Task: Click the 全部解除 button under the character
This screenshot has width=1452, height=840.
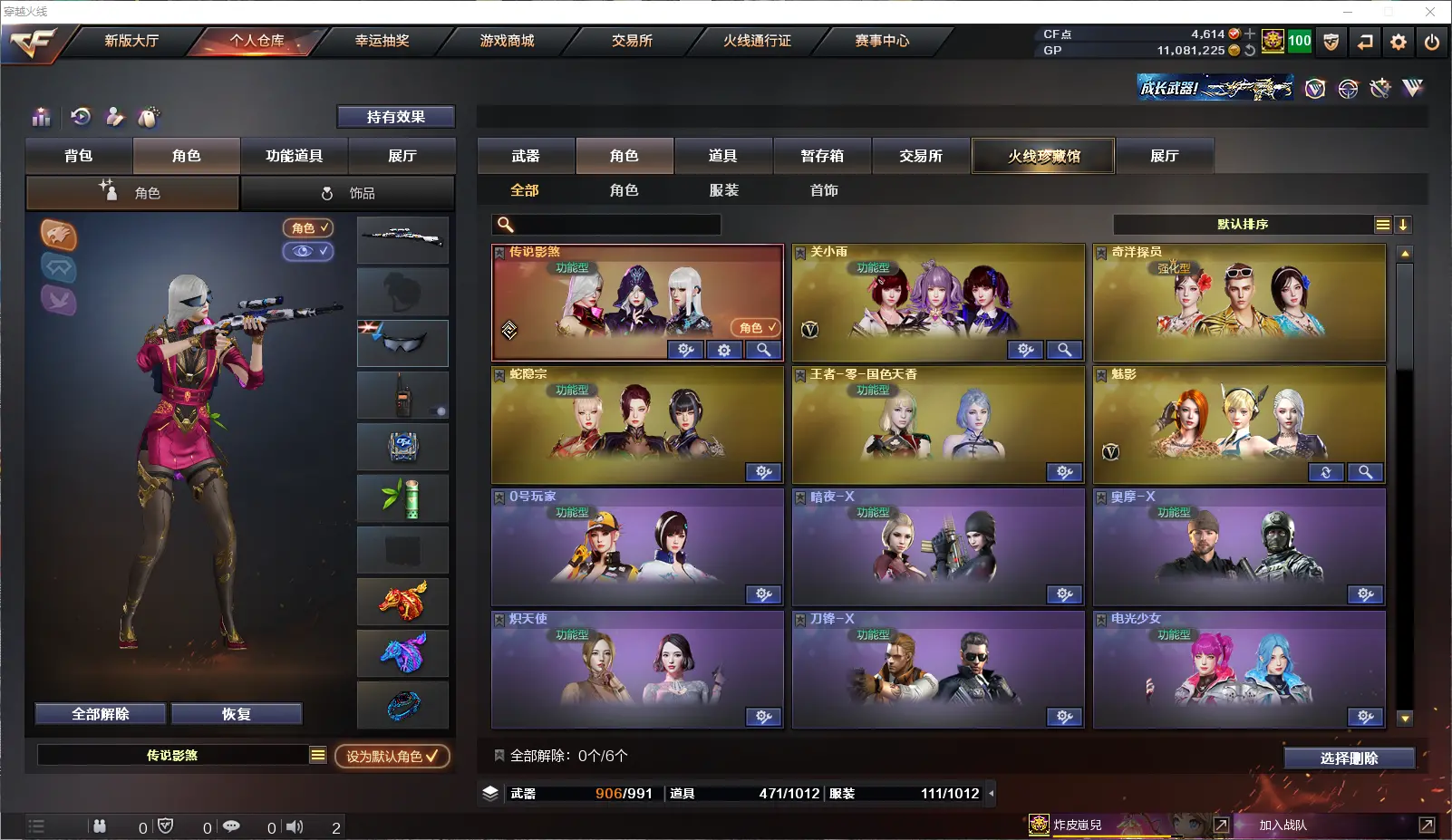Action: coord(100,713)
